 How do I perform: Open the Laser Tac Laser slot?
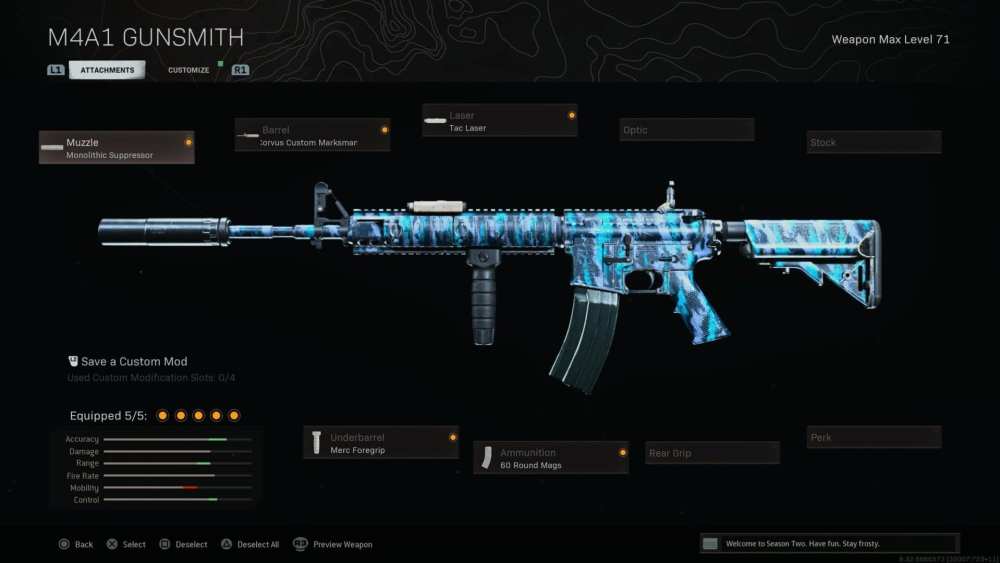pos(500,121)
